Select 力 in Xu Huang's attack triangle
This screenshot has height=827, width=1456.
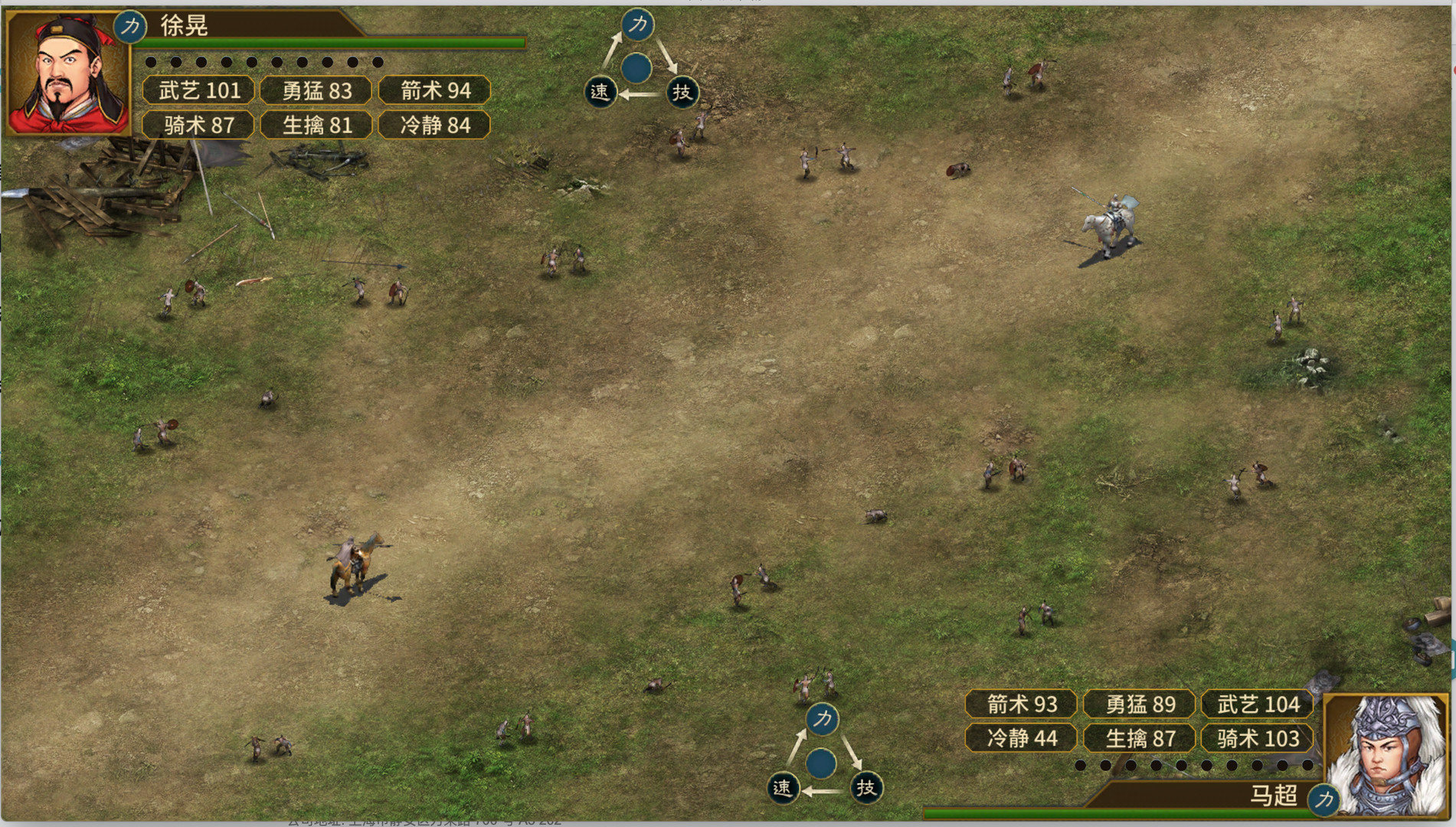tap(638, 25)
